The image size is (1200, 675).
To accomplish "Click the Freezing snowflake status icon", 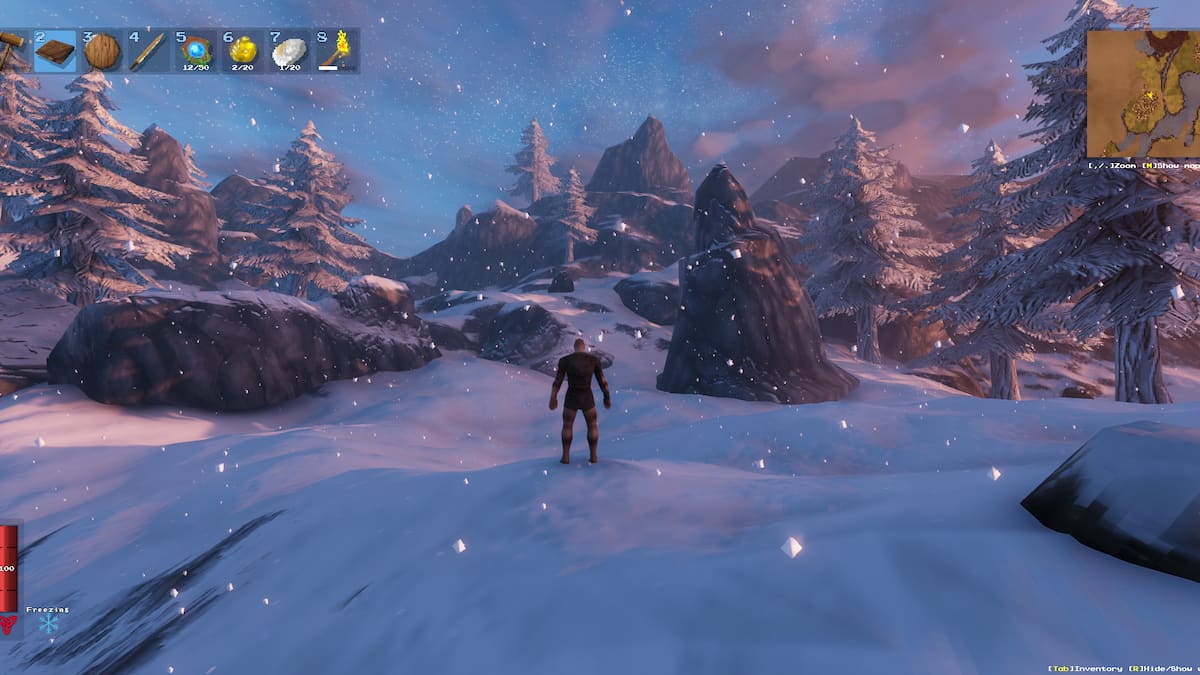I will [x=48, y=624].
